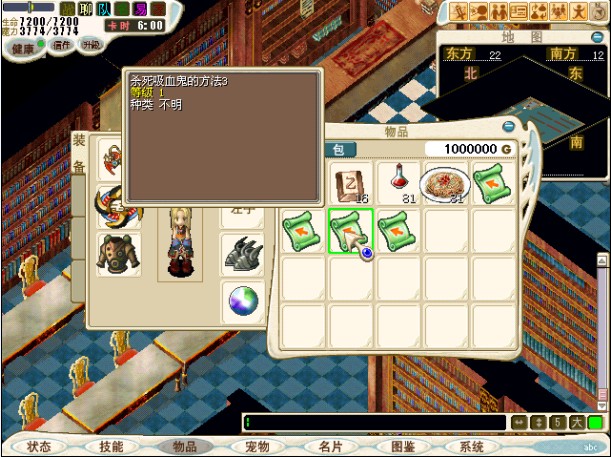This screenshot has height=457, width=611.
Task: Open the 系统 system menu
Action: pyautogui.click(x=472, y=447)
